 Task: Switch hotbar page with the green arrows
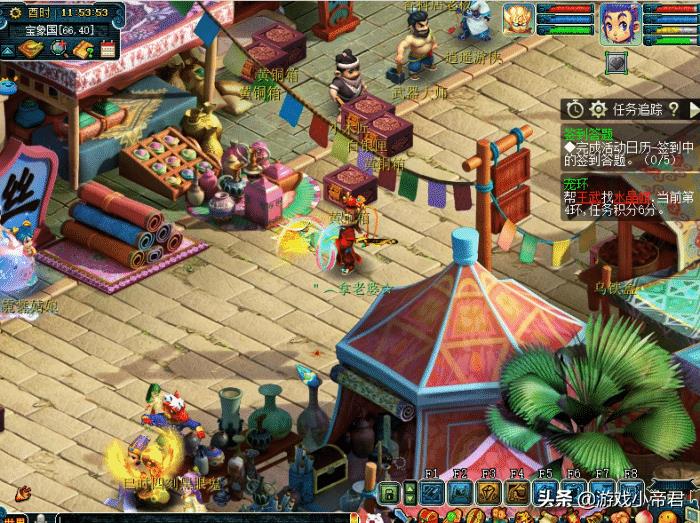409,492
